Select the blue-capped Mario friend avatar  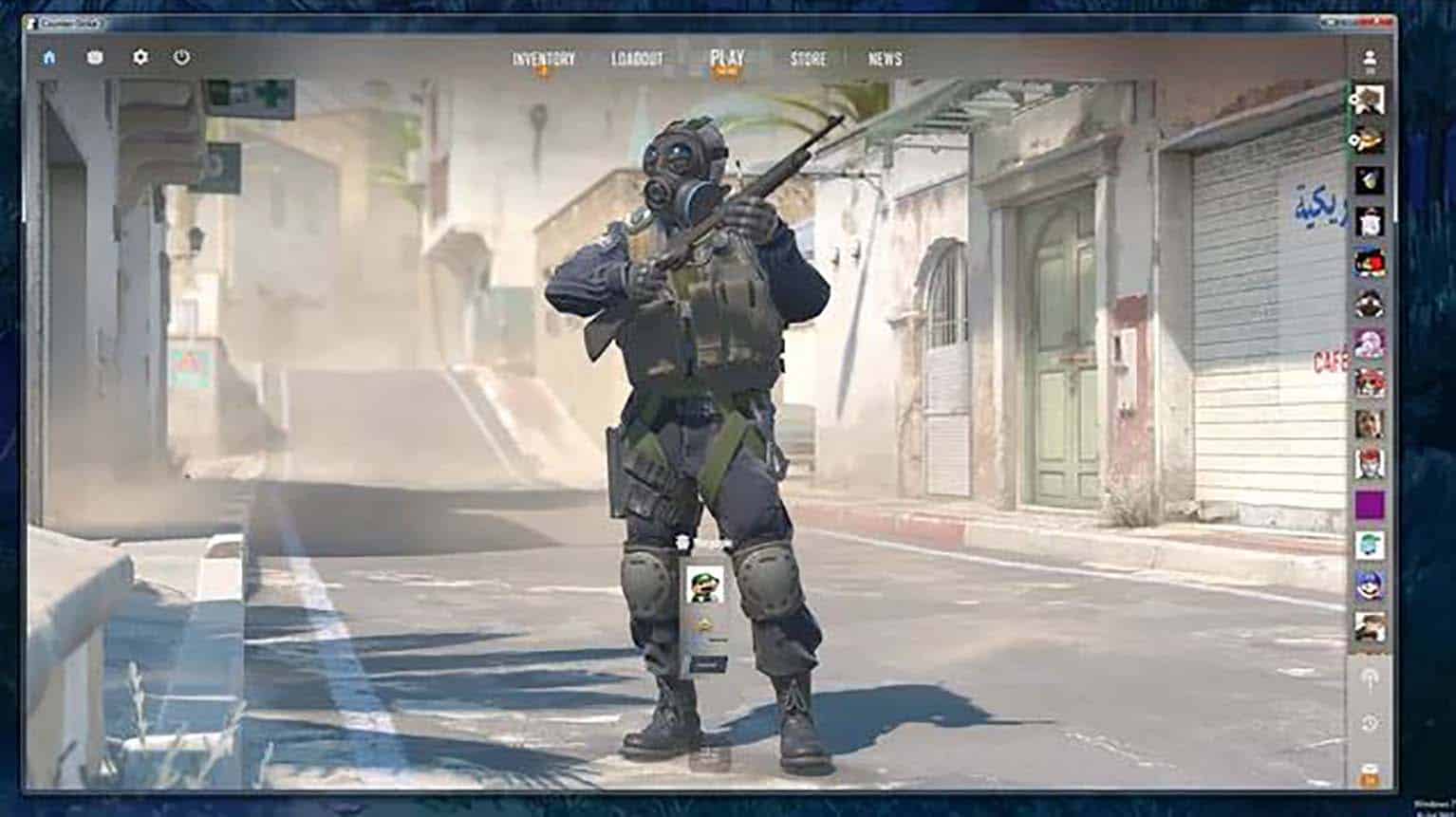(x=1369, y=585)
